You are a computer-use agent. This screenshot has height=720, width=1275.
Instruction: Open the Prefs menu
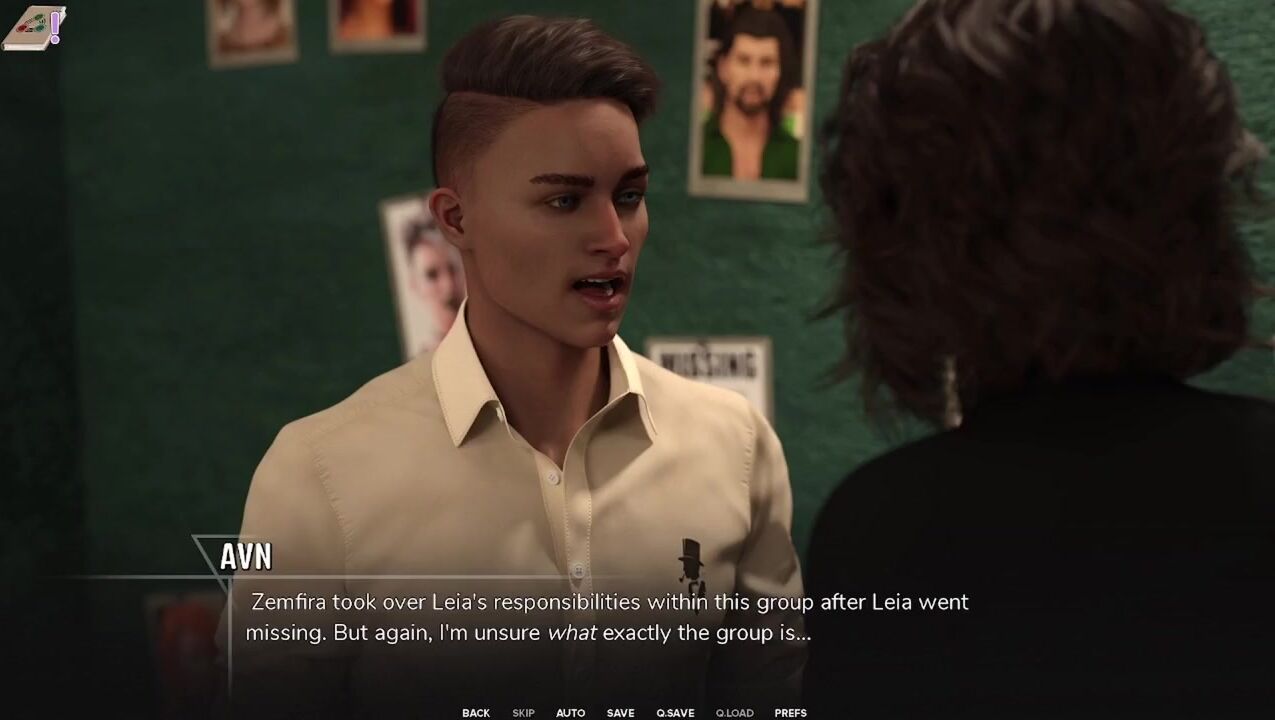tap(790, 713)
